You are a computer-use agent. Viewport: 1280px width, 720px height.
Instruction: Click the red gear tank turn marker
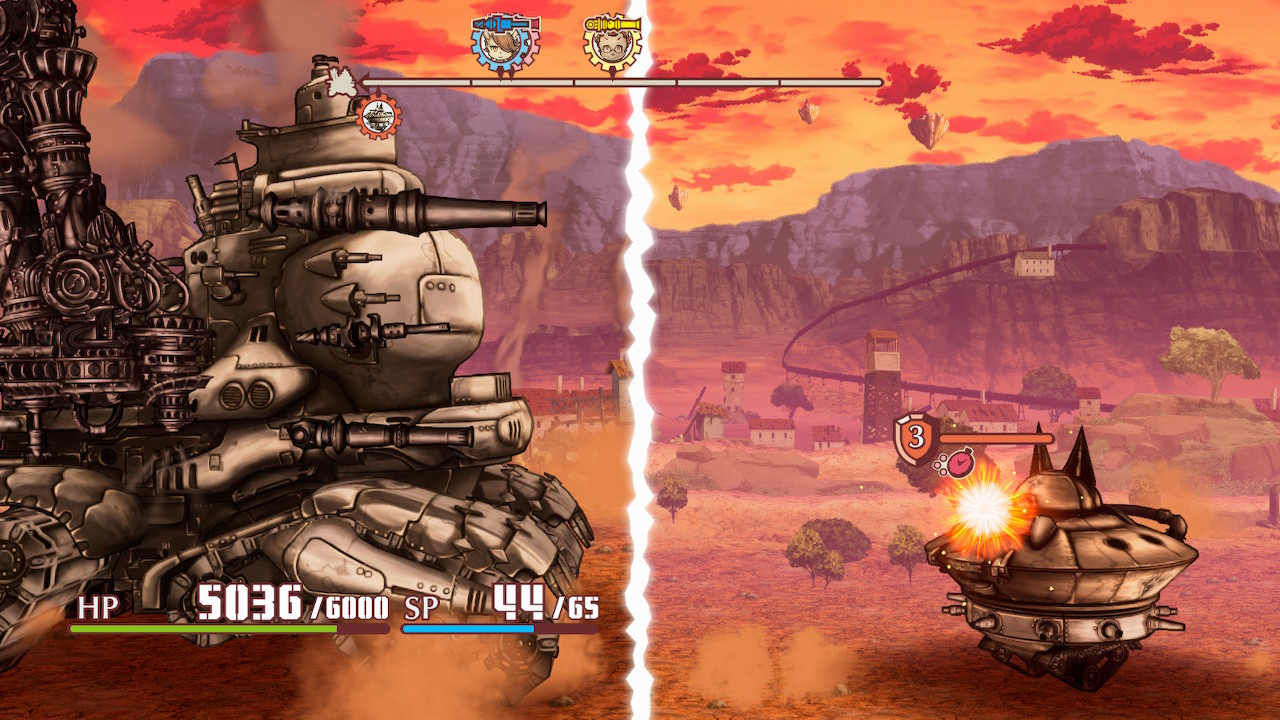[379, 116]
